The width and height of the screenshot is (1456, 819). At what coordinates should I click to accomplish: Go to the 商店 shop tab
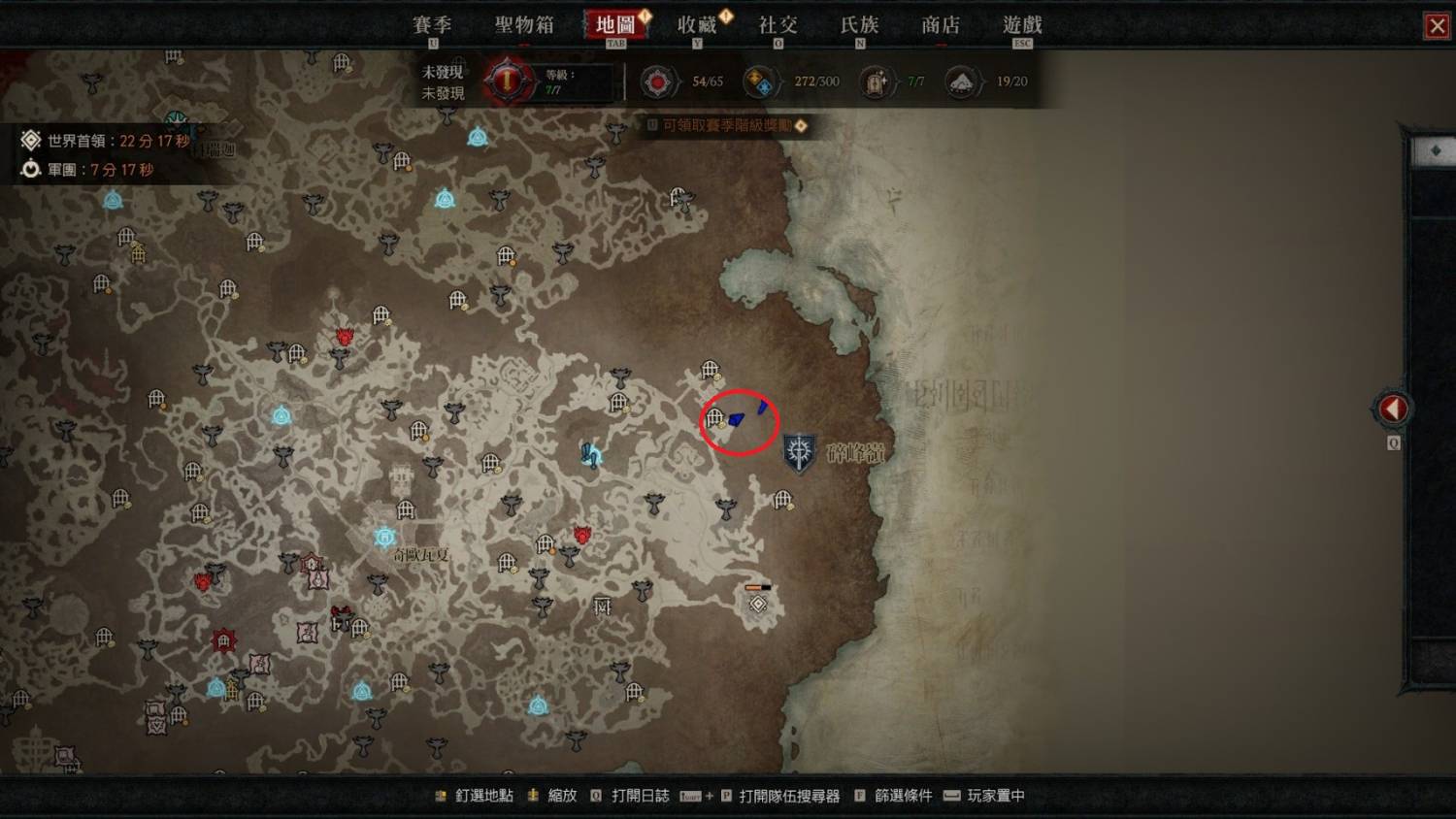coord(940,25)
